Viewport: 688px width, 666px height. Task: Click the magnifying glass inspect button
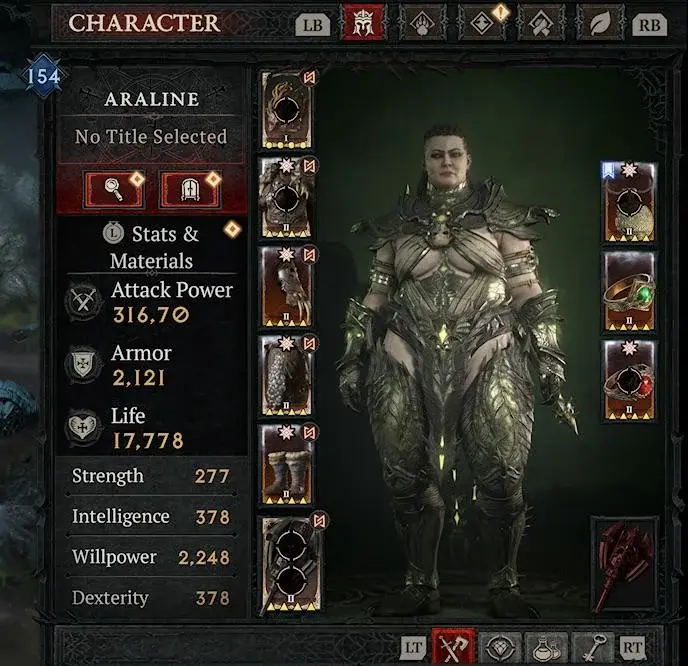click(111, 187)
